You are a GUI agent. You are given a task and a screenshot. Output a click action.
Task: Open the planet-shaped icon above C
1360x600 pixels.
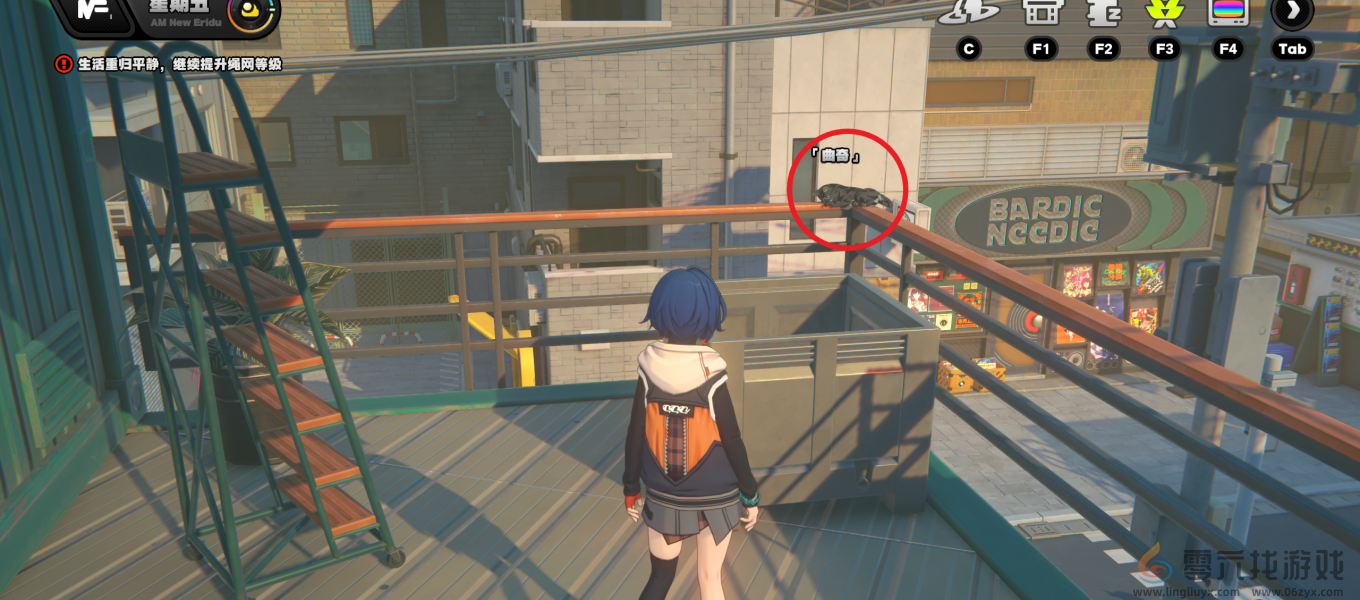click(x=968, y=12)
